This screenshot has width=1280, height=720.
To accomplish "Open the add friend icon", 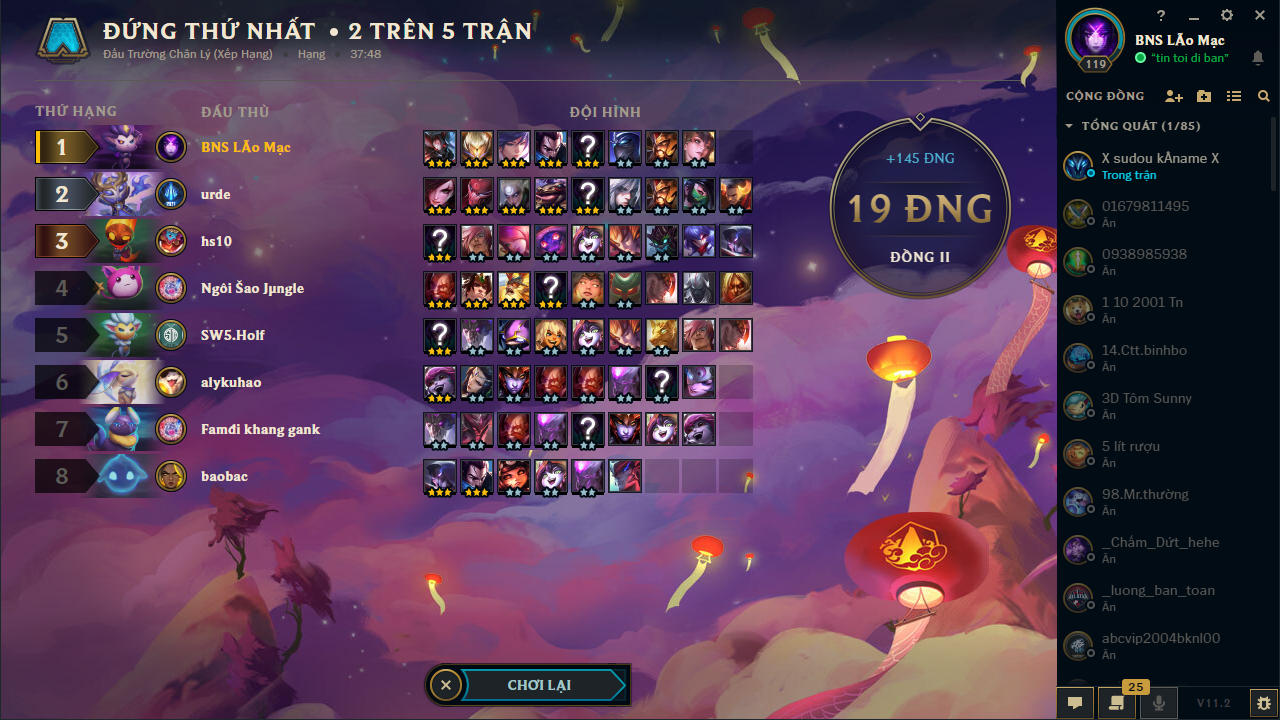I will point(1174,96).
